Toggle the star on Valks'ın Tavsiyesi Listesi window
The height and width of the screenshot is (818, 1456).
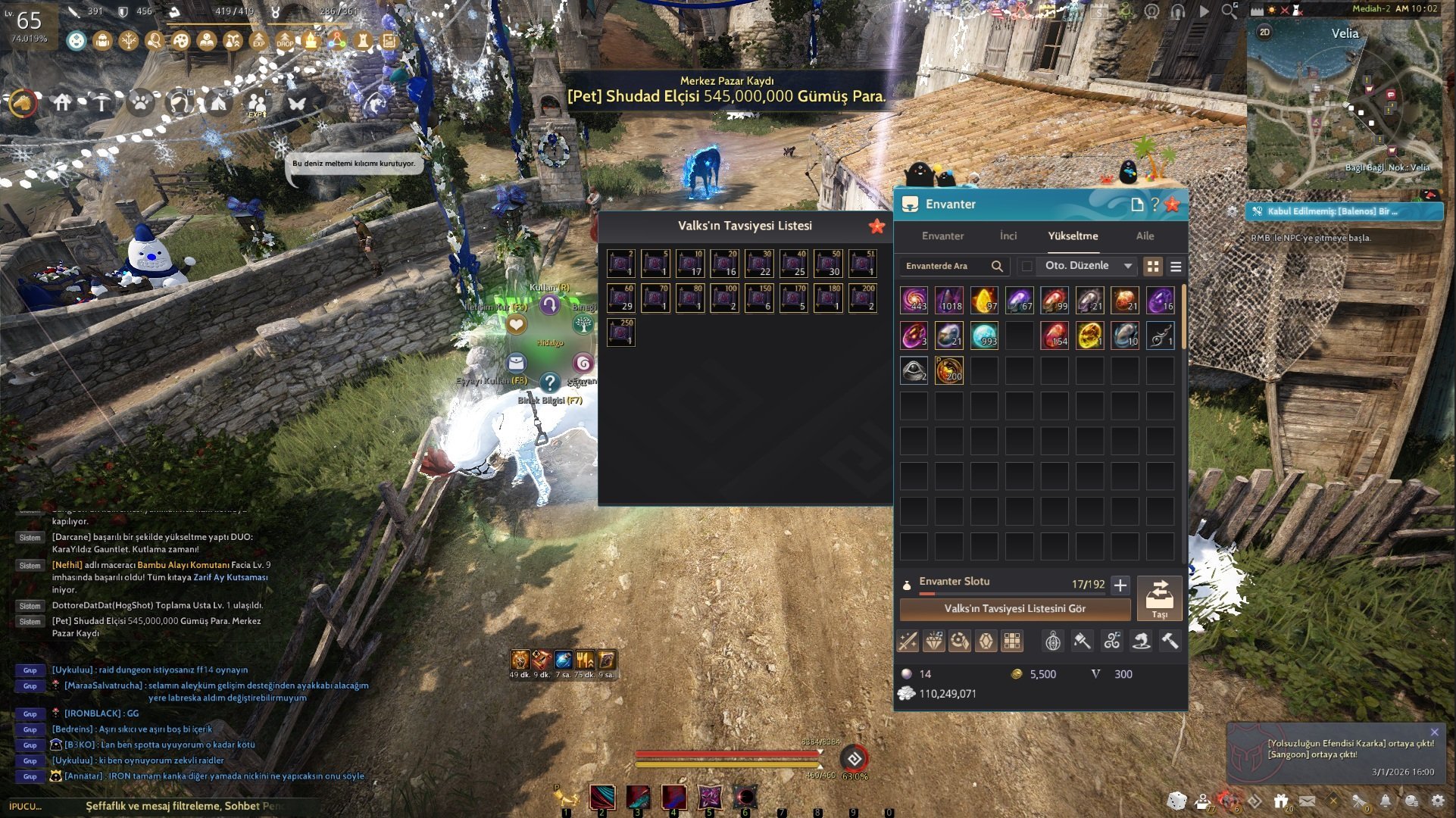click(876, 225)
